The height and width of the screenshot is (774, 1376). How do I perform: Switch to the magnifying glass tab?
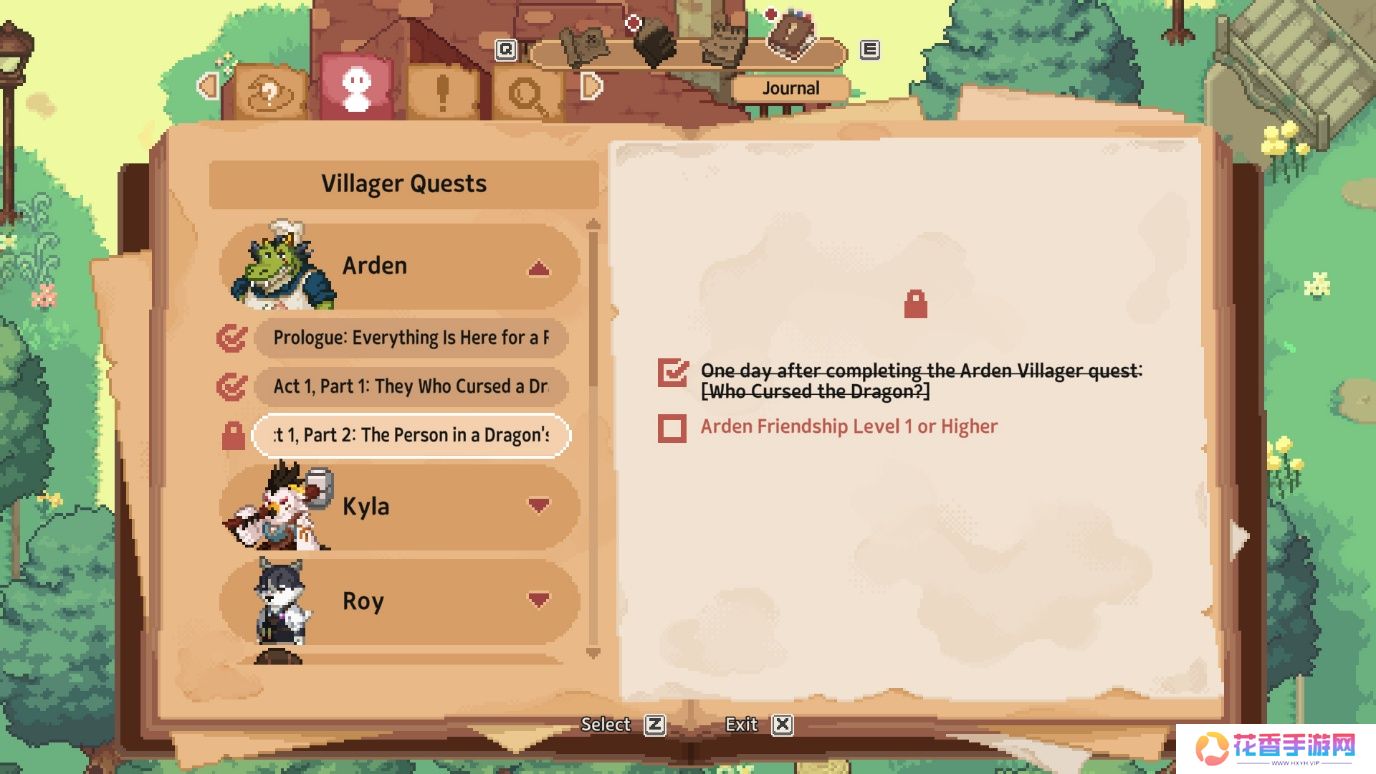pyautogui.click(x=526, y=95)
